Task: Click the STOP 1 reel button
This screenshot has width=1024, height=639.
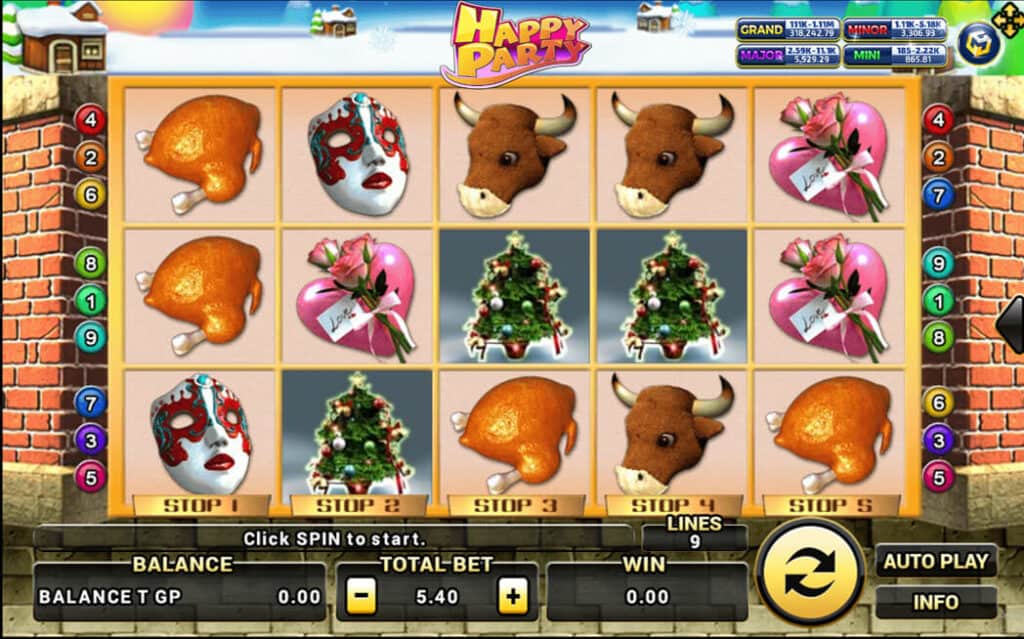Action: (x=200, y=505)
